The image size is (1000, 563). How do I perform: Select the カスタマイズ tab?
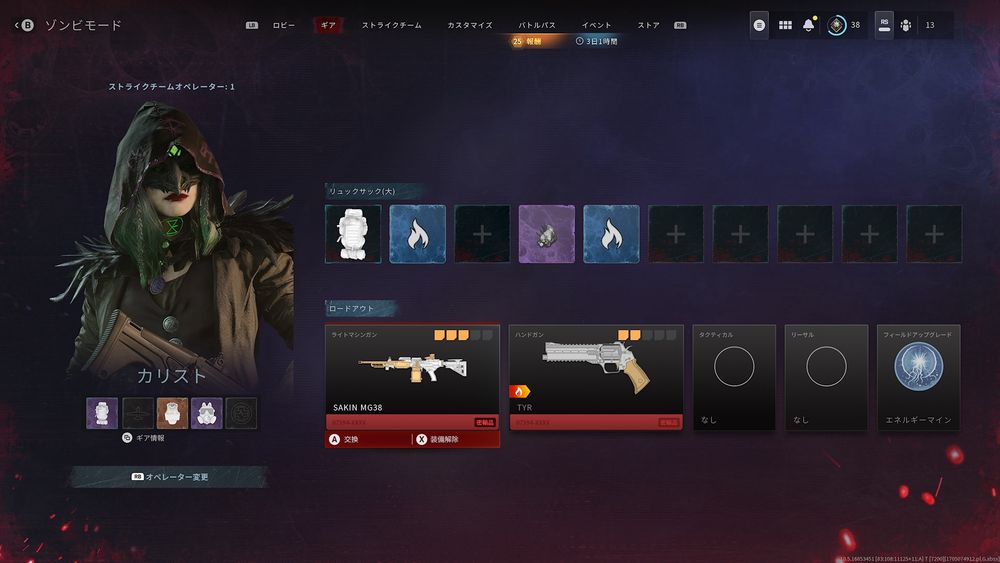pos(469,25)
